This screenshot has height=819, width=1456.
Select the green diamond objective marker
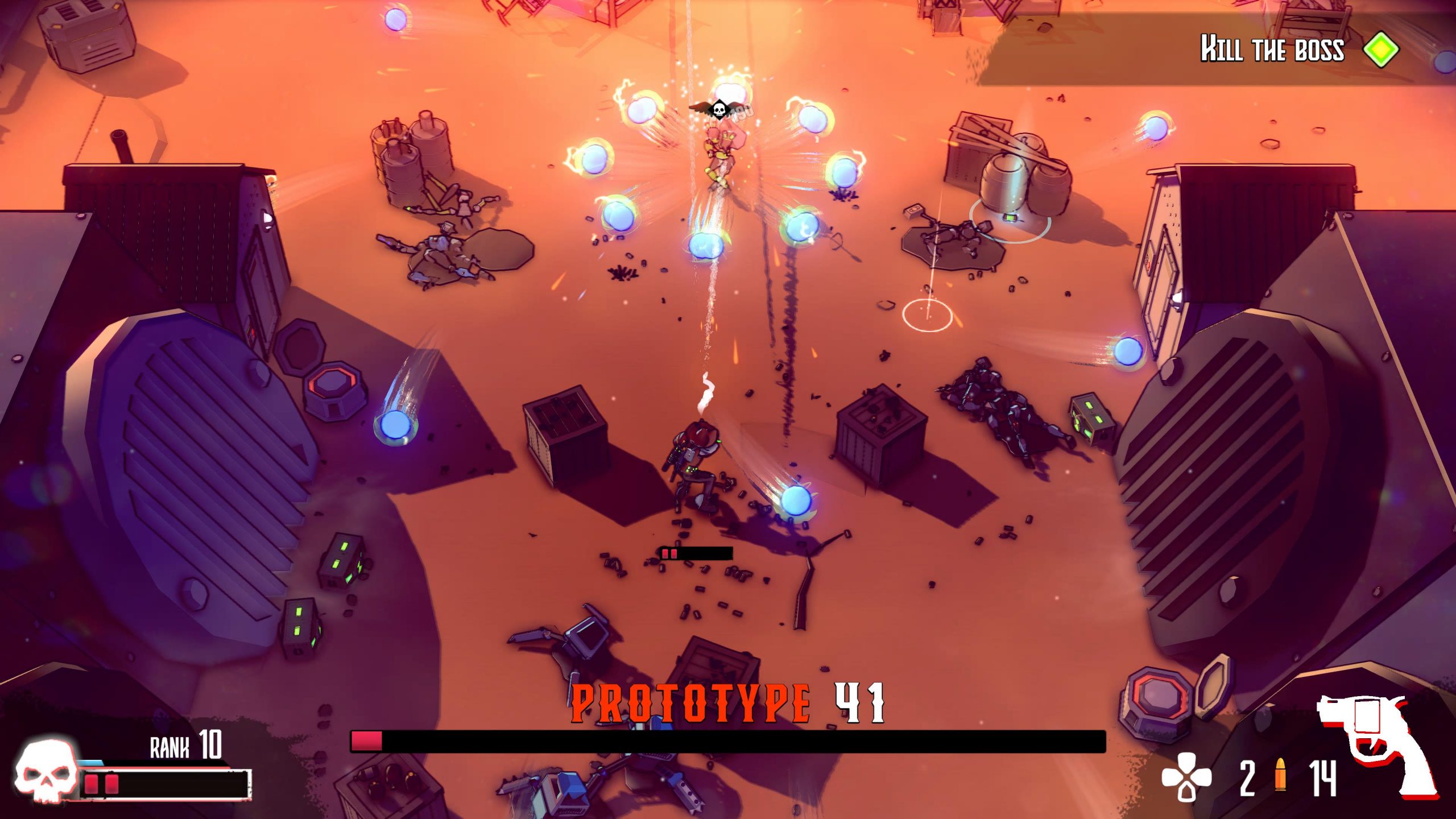click(1381, 50)
